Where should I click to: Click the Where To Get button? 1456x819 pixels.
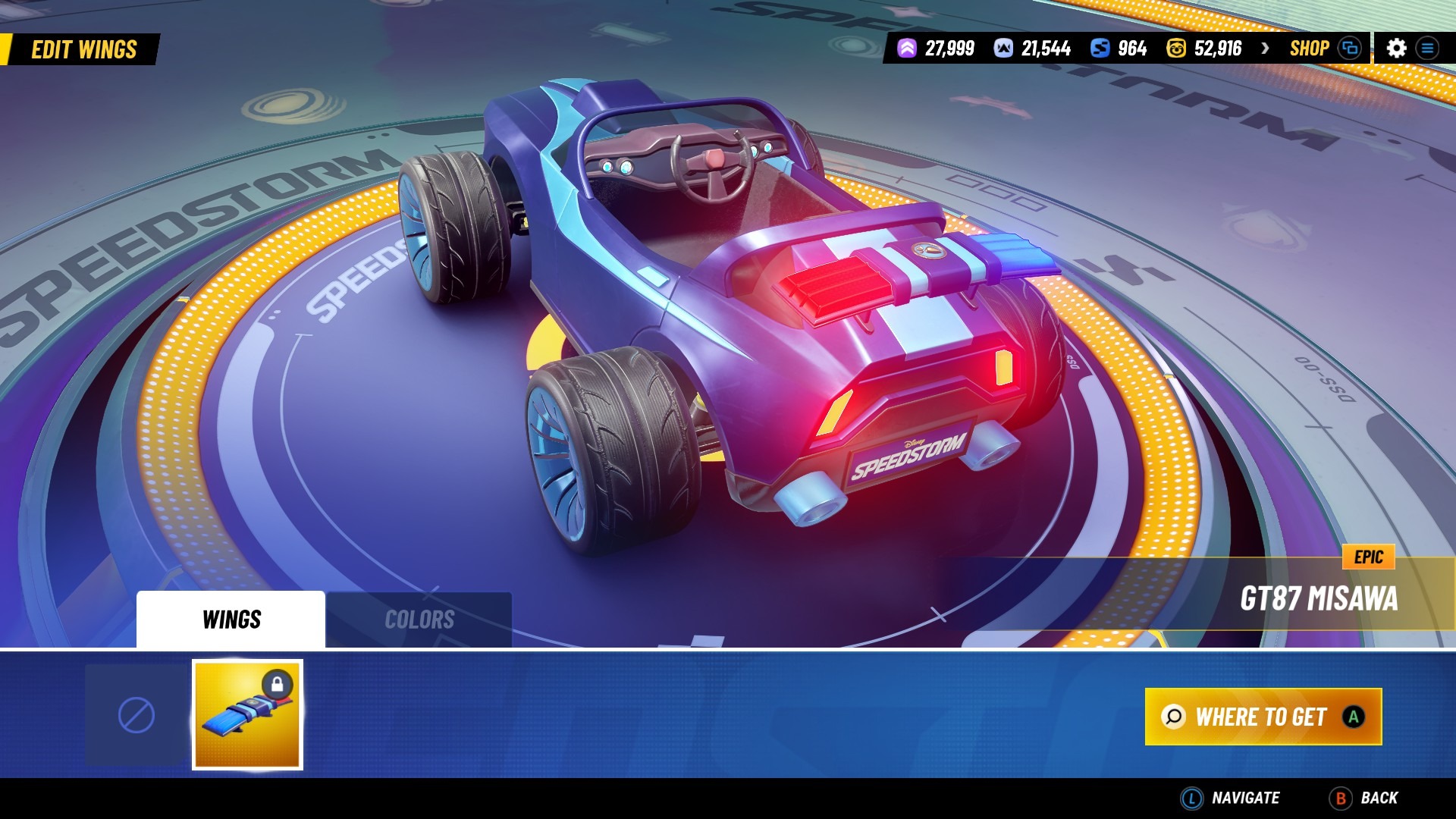tap(1263, 717)
